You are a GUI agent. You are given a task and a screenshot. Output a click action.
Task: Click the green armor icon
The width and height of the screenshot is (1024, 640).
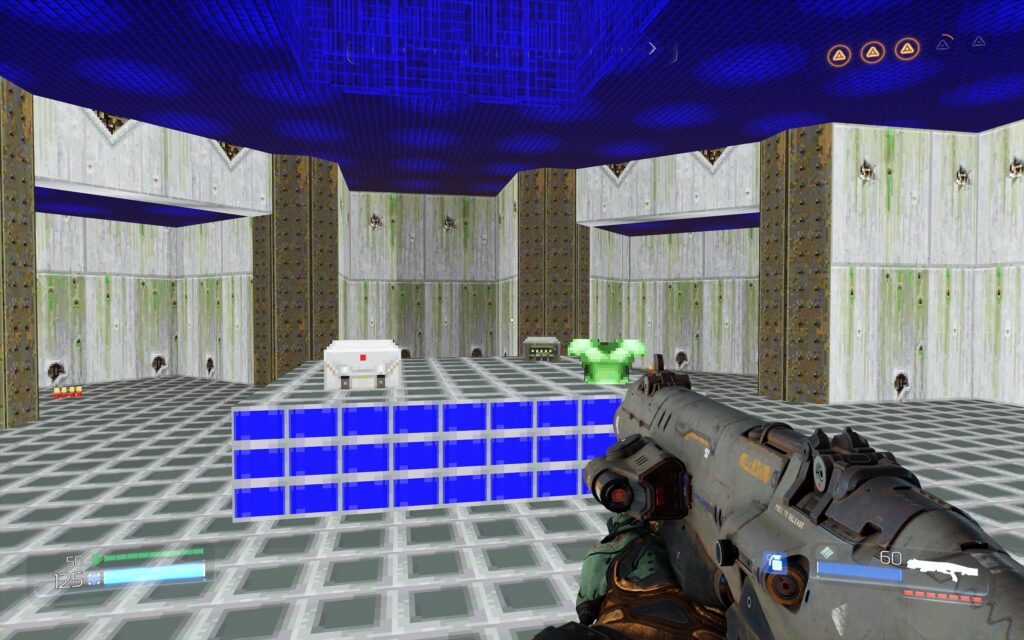pyautogui.click(x=95, y=558)
